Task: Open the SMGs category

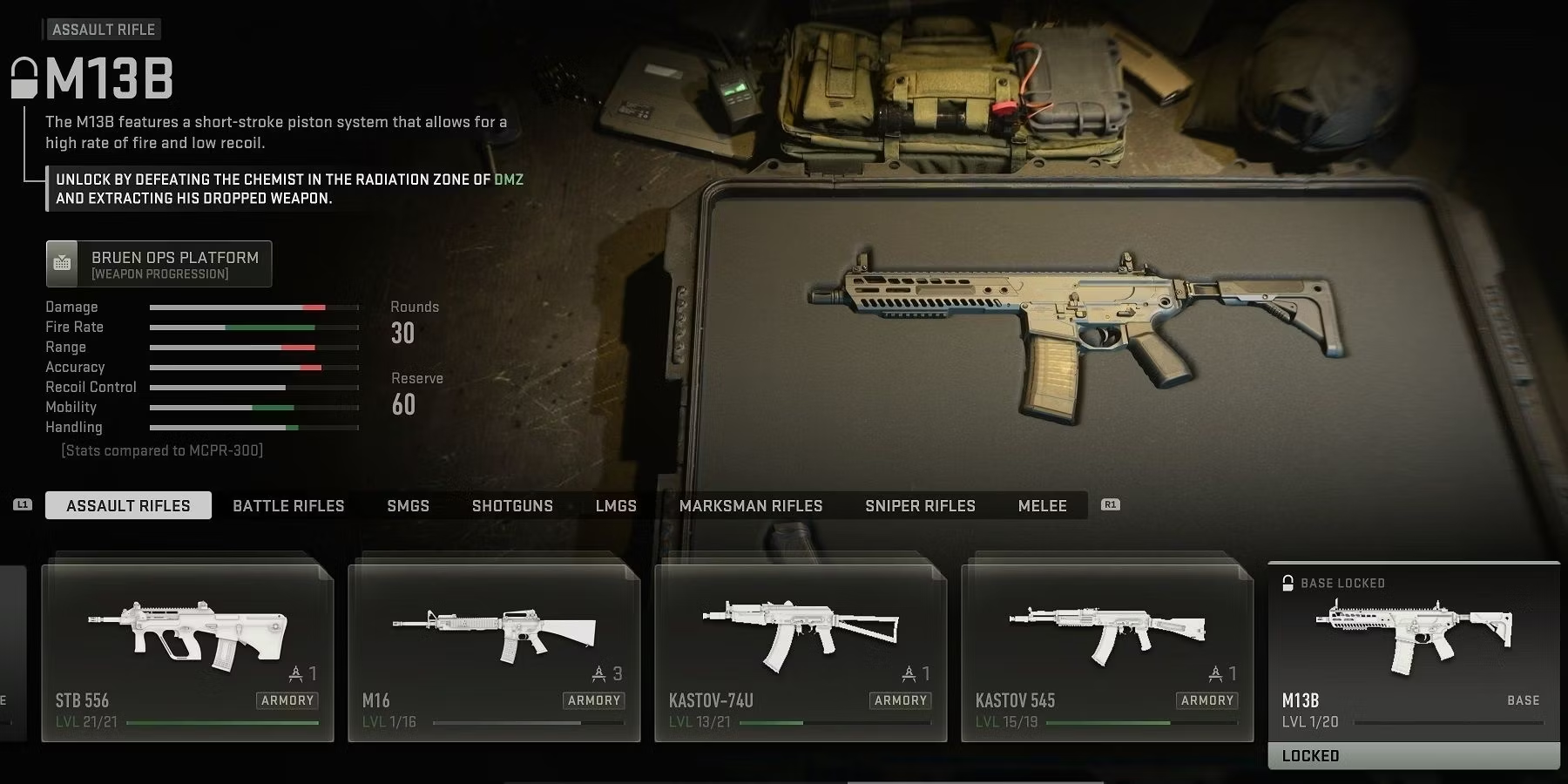Action: point(408,505)
